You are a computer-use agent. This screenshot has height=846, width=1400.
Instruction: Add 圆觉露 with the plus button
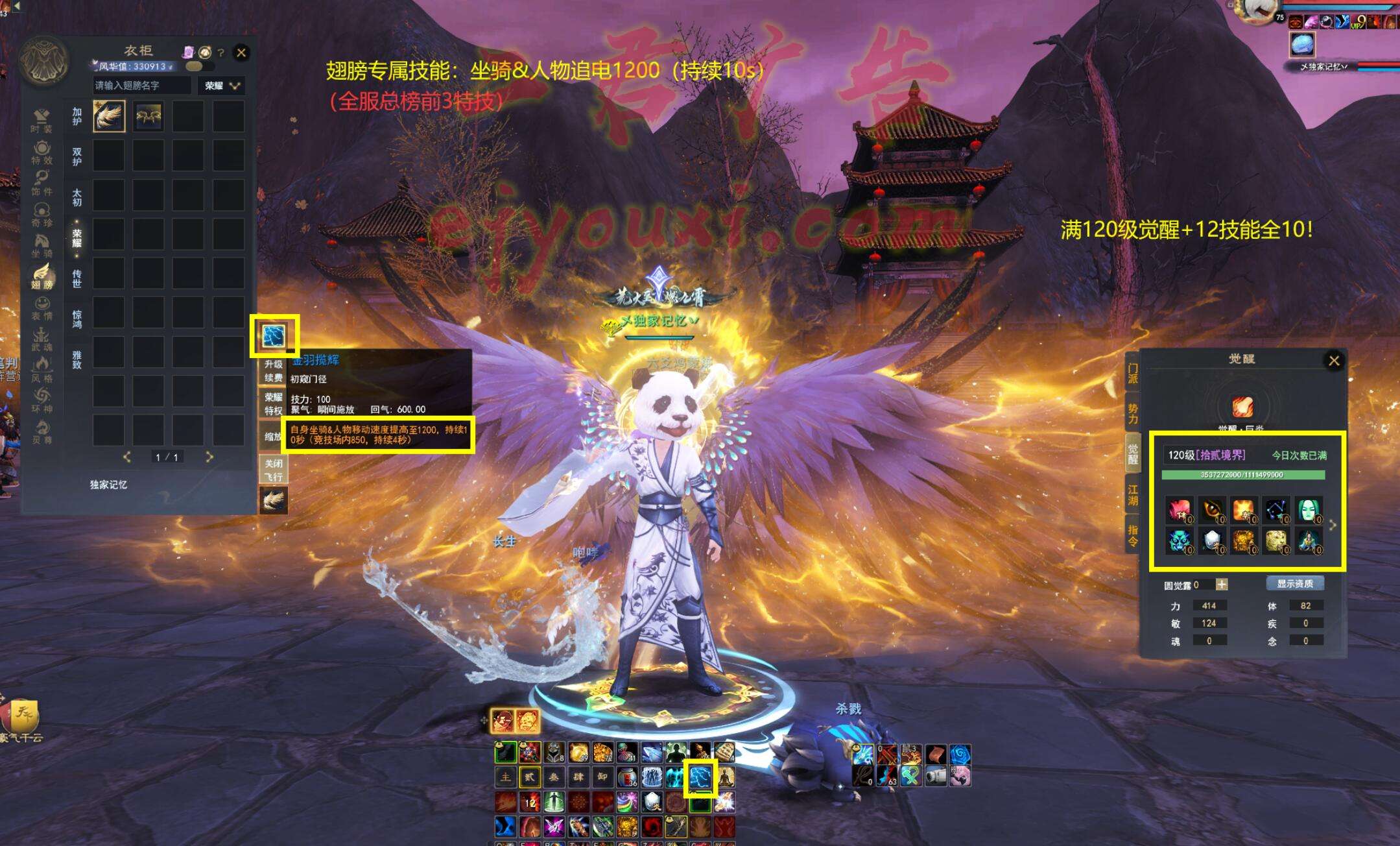click(x=1222, y=585)
